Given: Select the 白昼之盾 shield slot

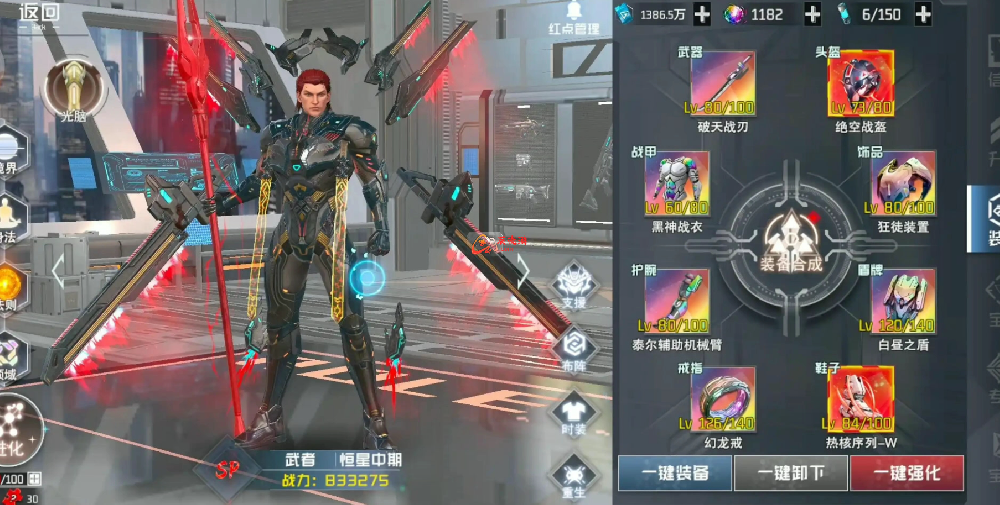Looking at the screenshot, I should pyautogui.click(x=904, y=301).
